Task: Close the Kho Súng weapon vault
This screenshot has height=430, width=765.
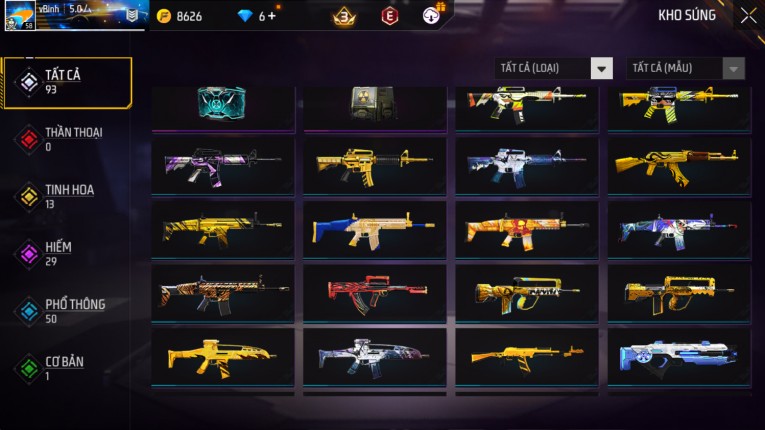Action: click(x=748, y=16)
